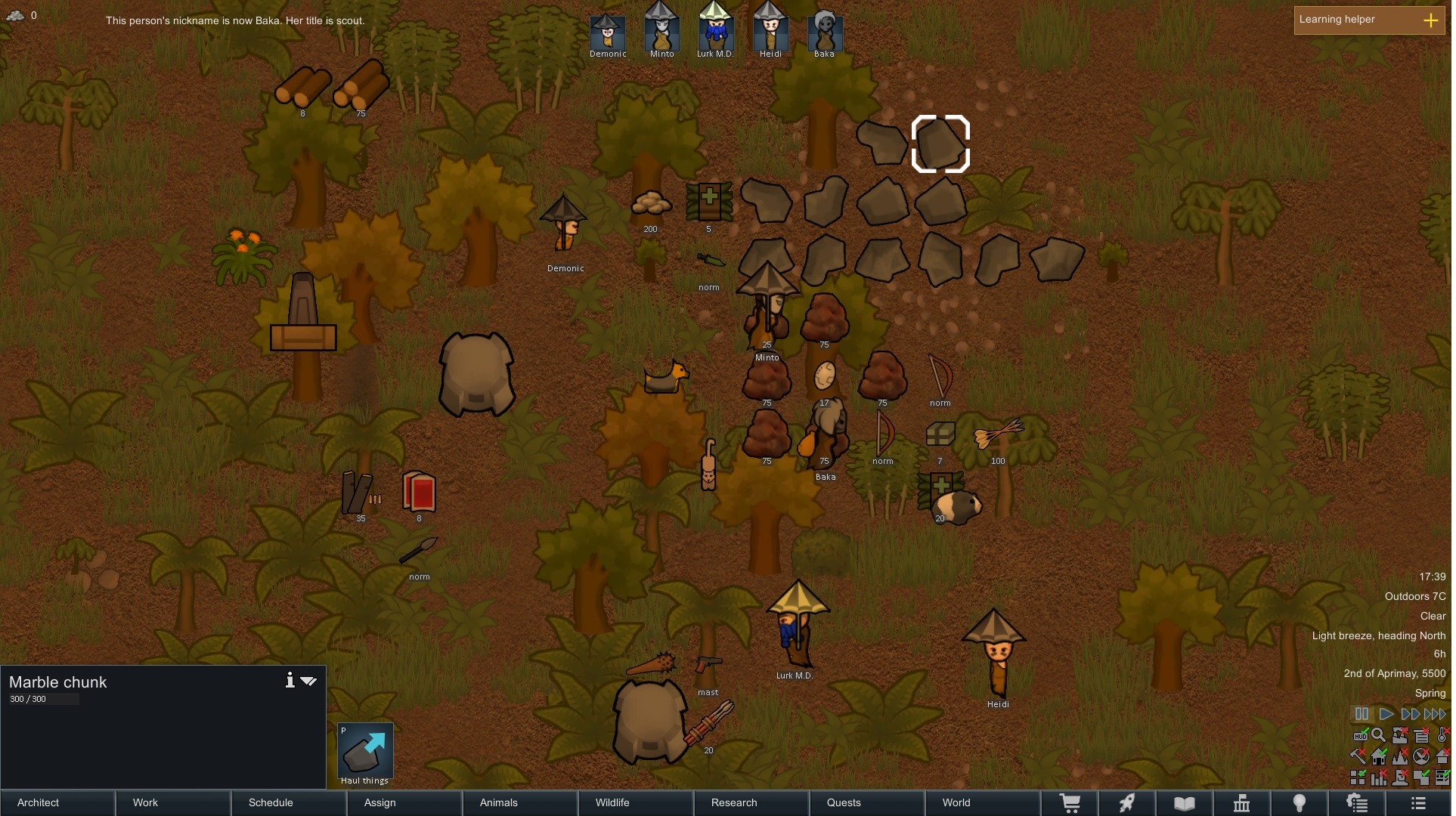Viewport: 1456px width, 816px height.
Task: Set game to normal speed single arrow
Action: [1386, 714]
